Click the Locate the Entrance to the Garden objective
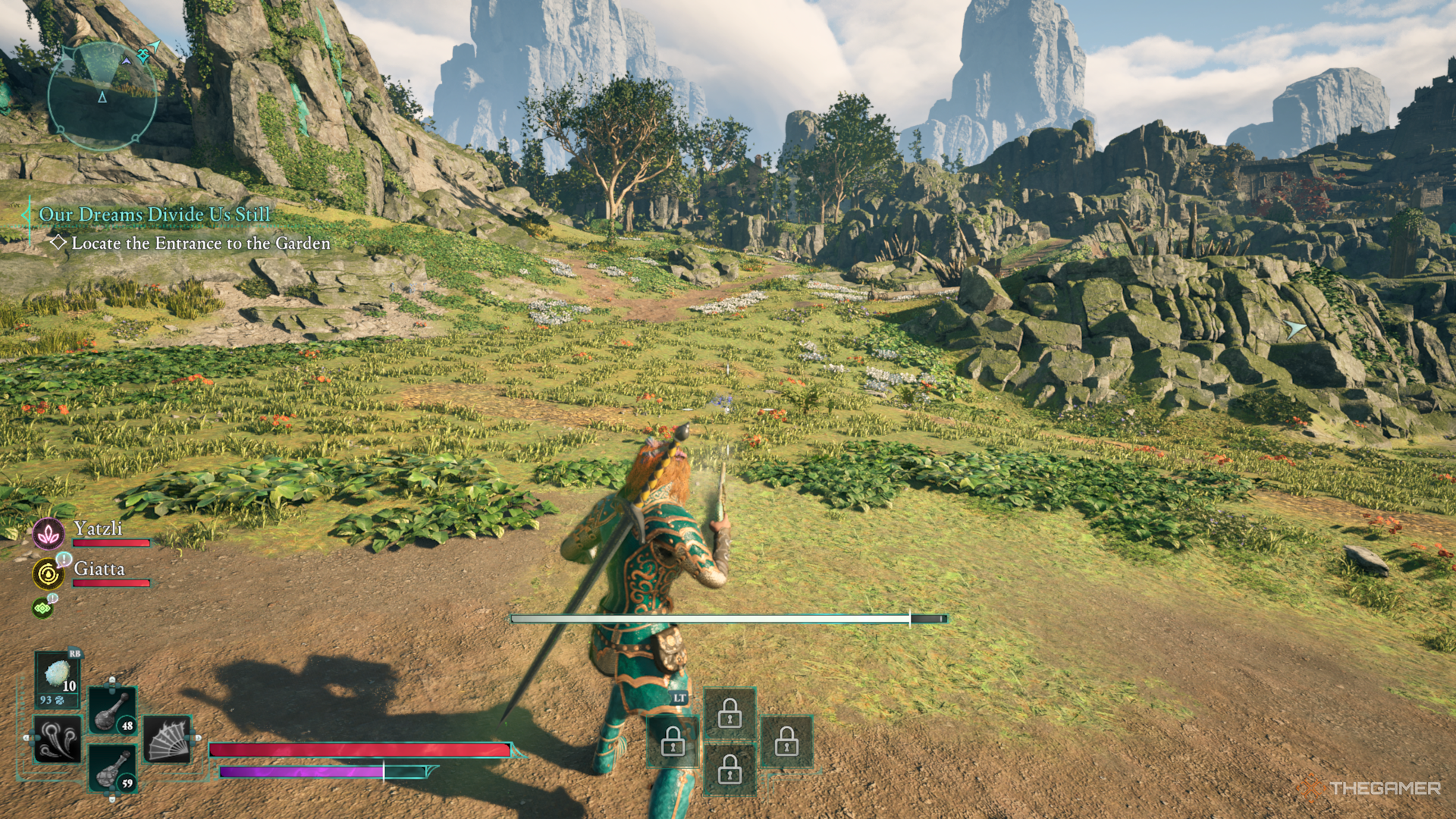 pyautogui.click(x=200, y=243)
